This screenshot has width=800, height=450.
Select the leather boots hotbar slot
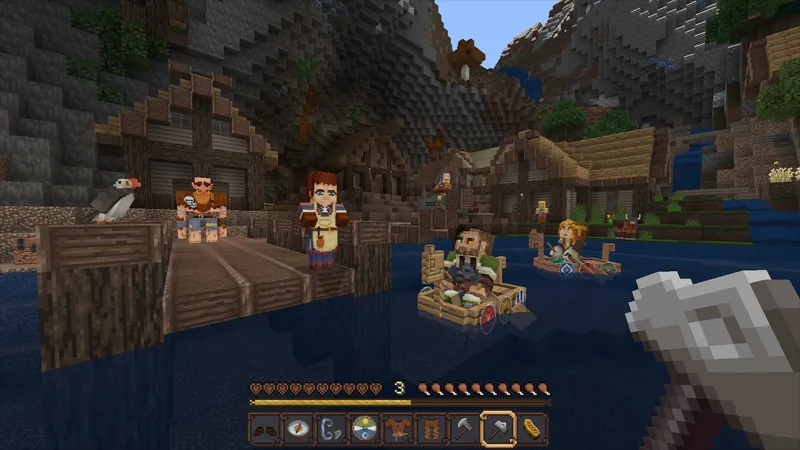click(x=265, y=429)
